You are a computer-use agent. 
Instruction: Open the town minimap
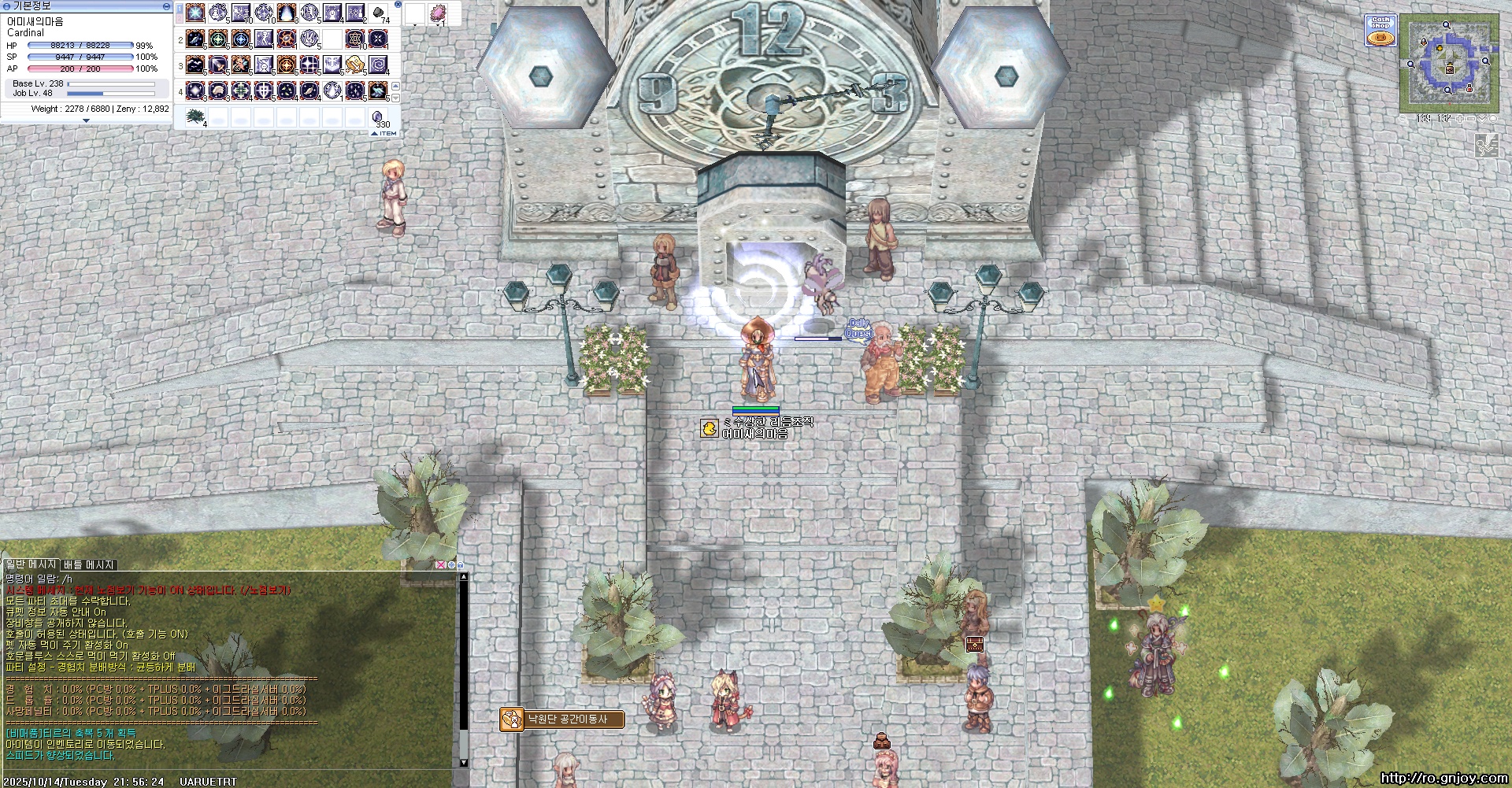(1449, 62)
